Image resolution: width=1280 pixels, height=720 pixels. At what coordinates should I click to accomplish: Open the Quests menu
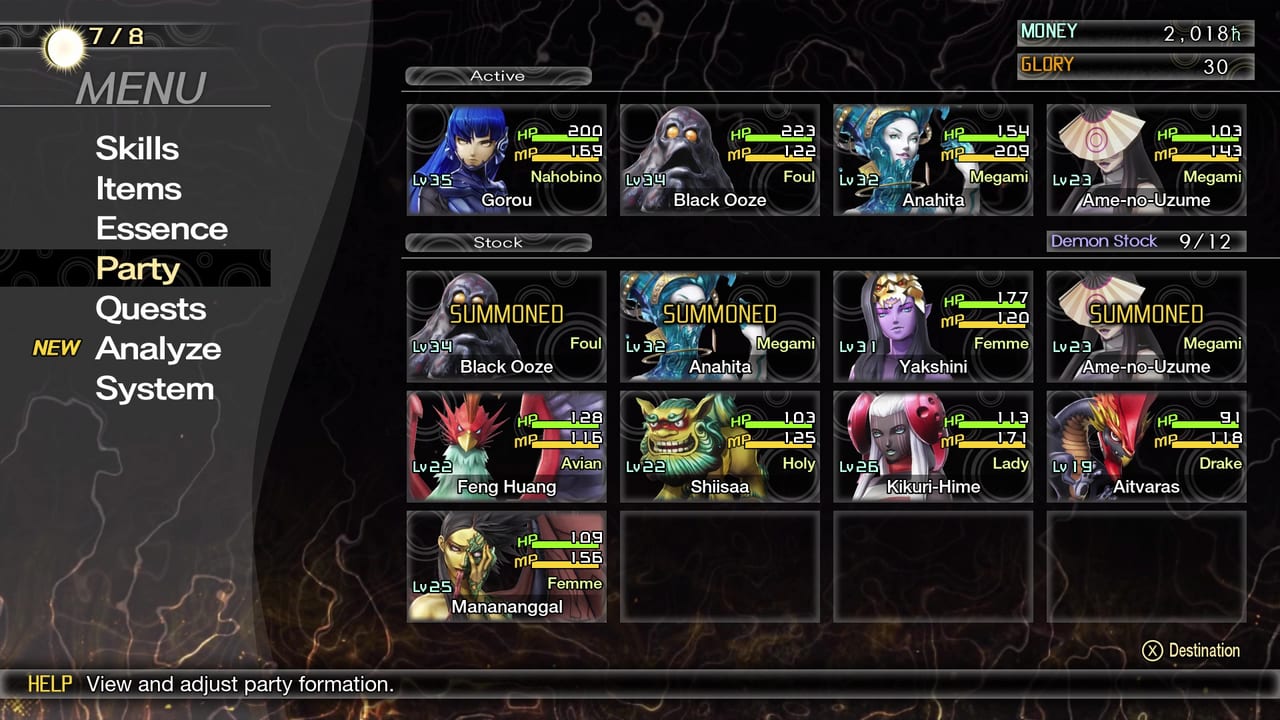[x=151, y=309]
